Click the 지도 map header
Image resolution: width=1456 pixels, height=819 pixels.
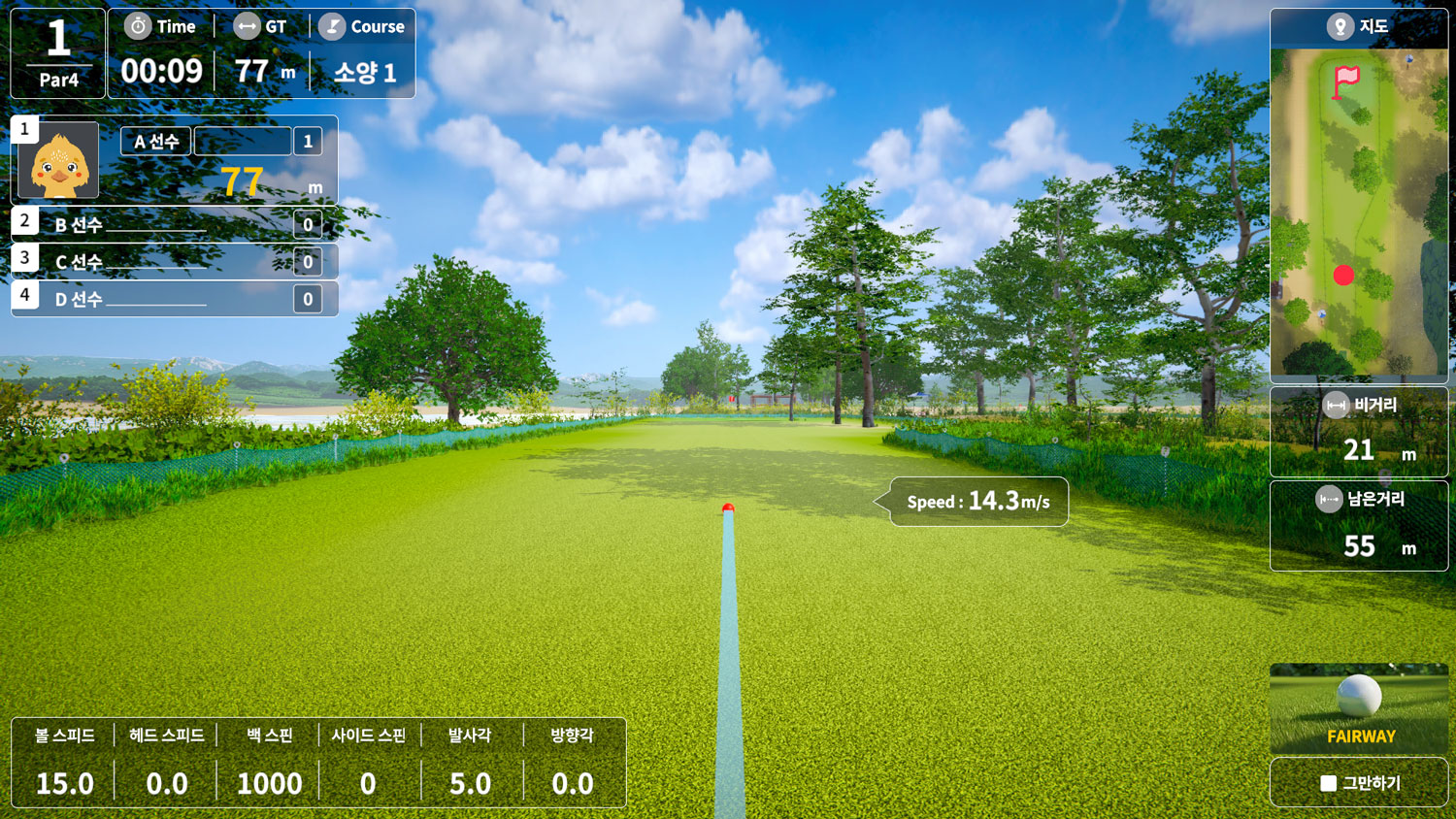click(x=1359, y=27)
